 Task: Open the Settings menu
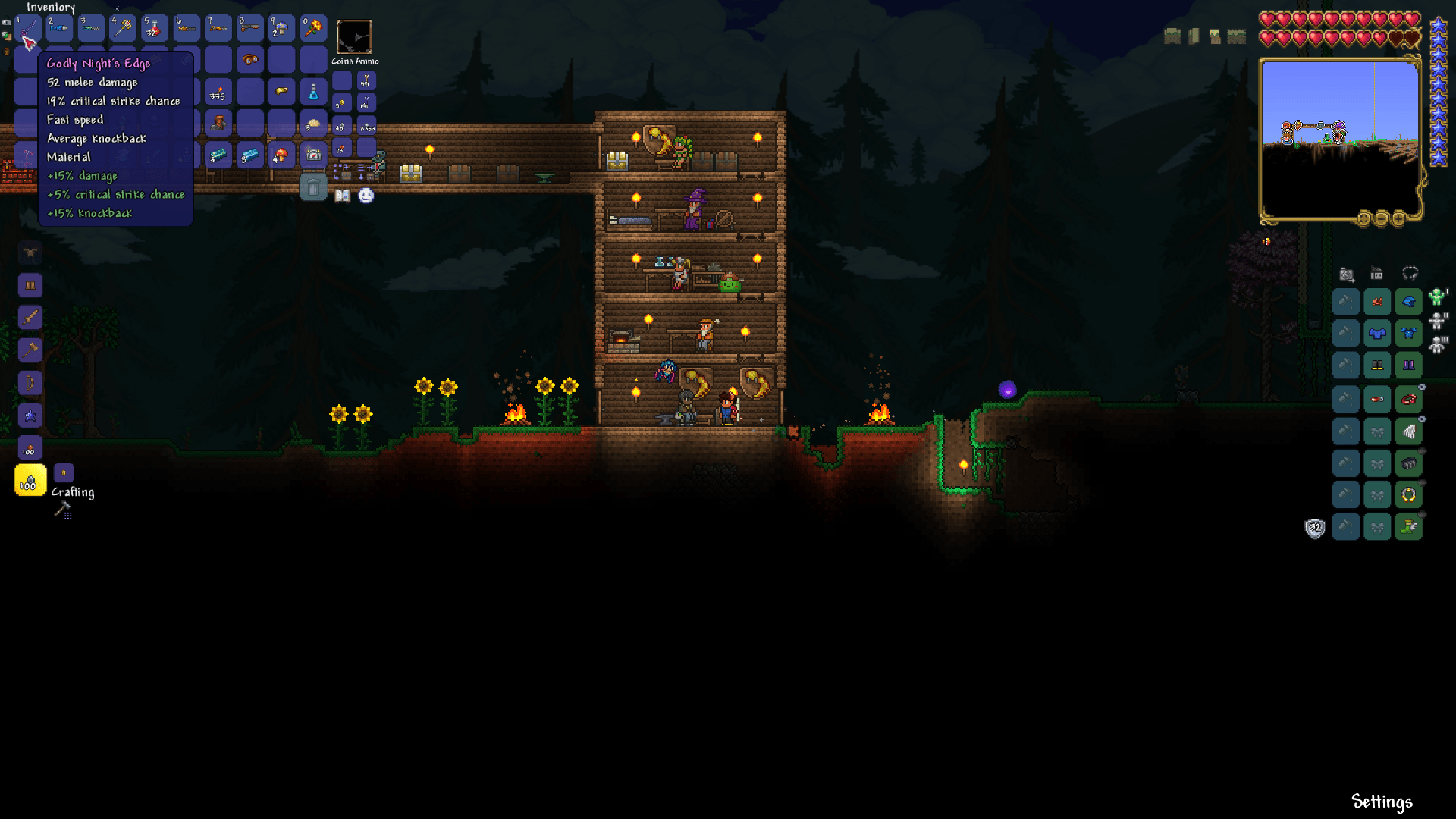pos(1382,801)
